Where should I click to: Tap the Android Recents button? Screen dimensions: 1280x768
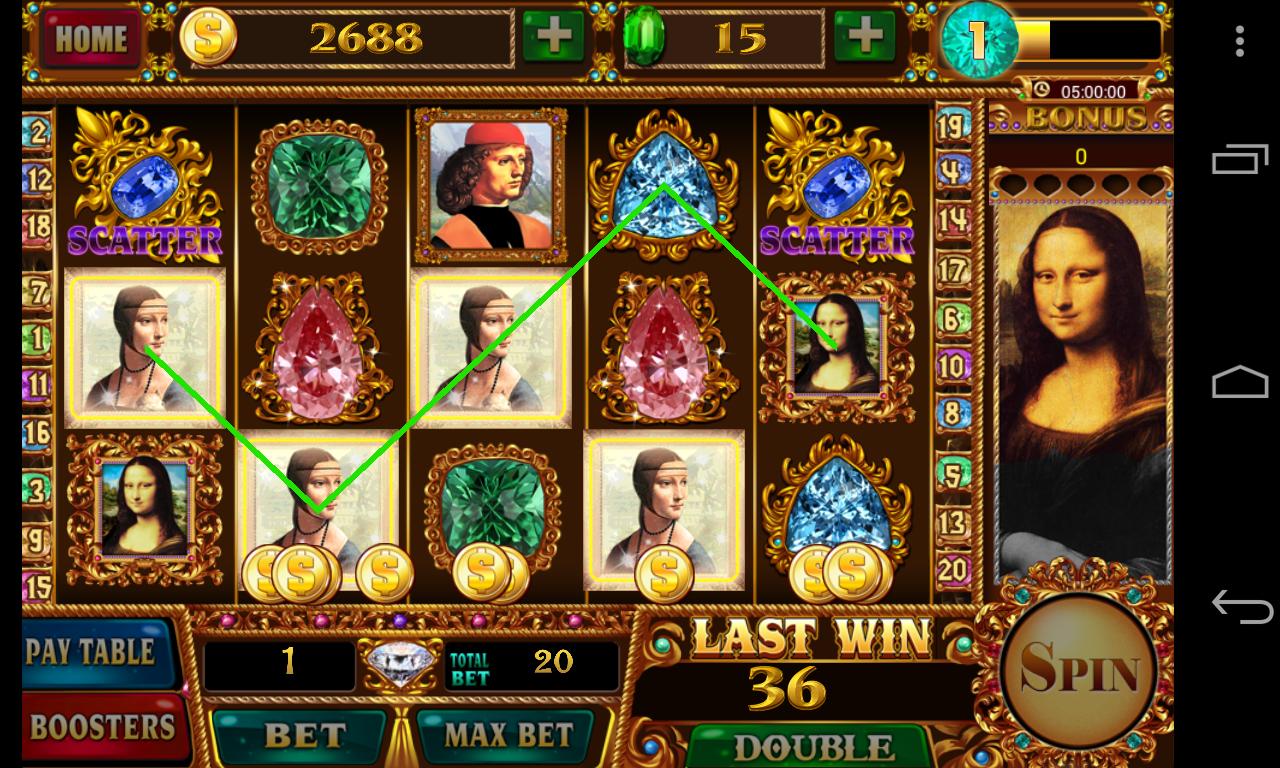pos(1237,160)
